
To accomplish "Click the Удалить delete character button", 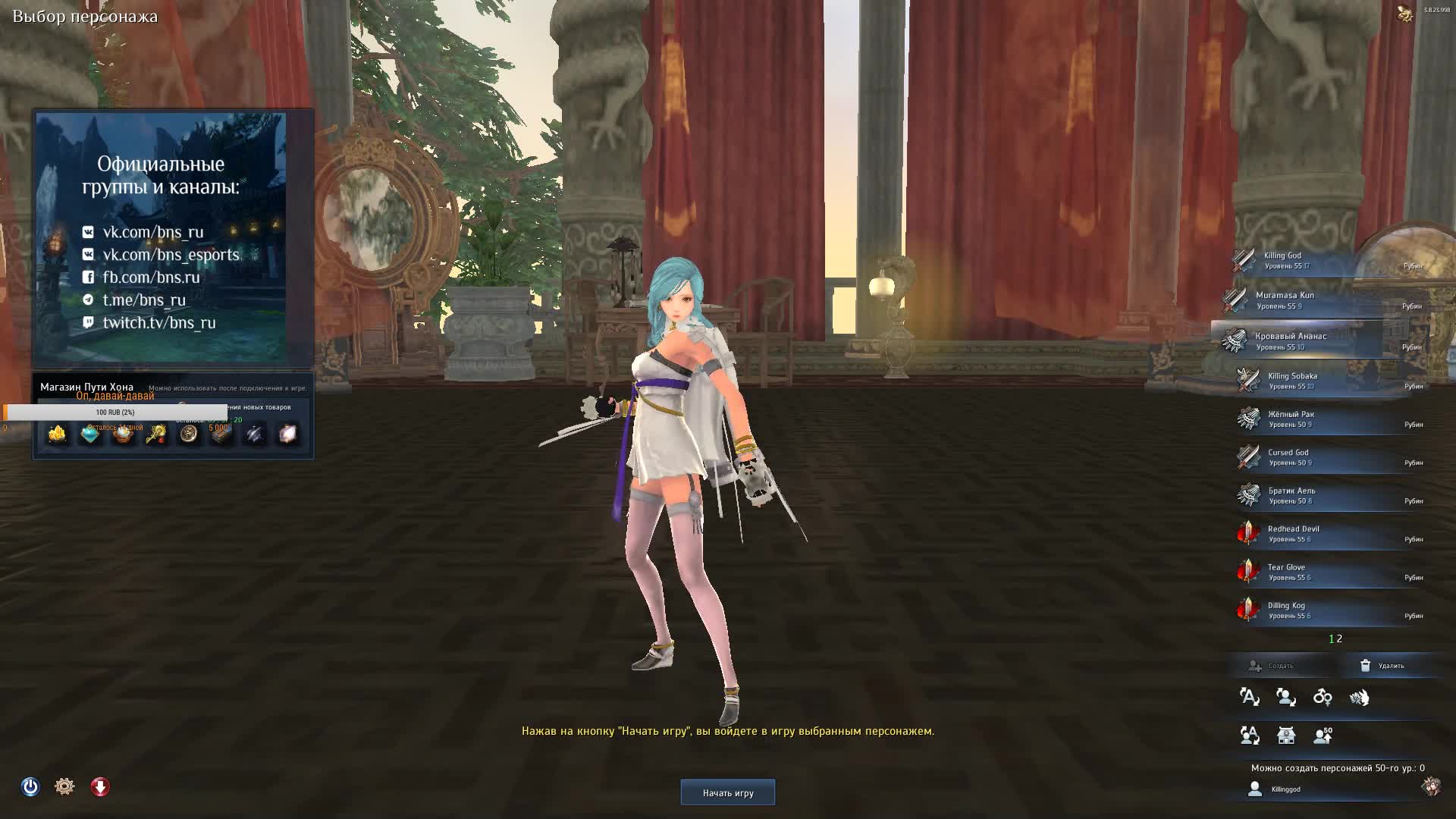I will [1382, 666].
